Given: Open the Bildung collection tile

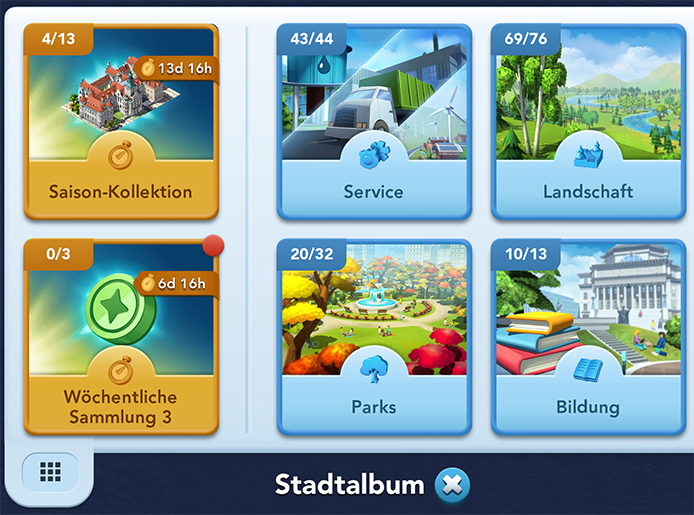Looking at the screenshot, I should tap(587, 338).
